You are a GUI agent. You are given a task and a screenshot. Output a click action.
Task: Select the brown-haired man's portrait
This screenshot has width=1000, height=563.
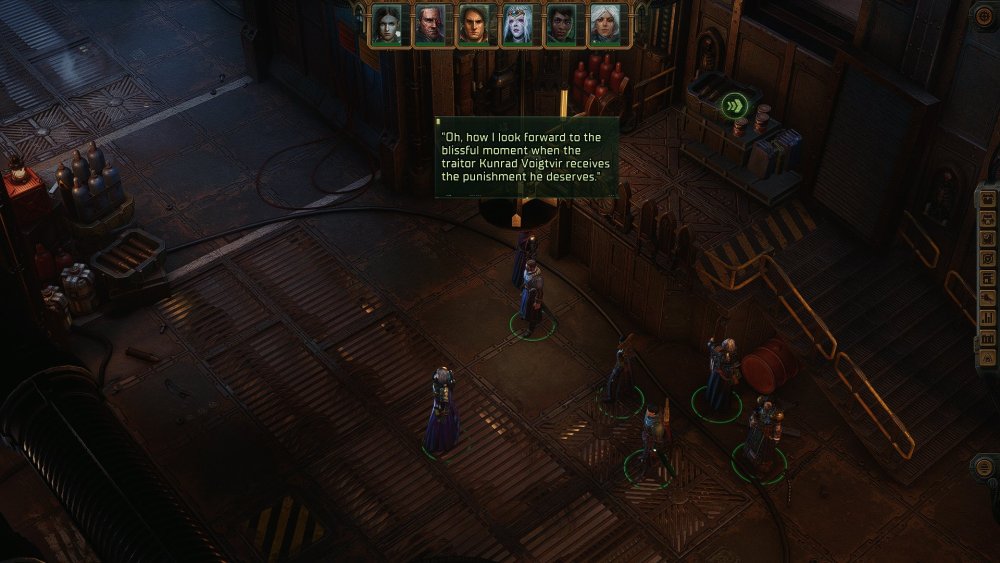(x=473, y=25)
